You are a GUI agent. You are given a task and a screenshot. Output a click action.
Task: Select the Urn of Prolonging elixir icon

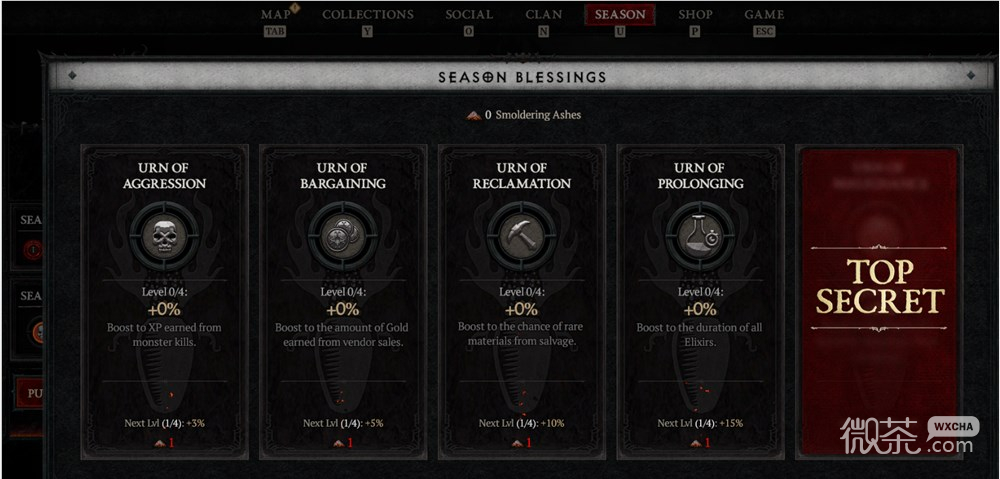click(700, 235)
